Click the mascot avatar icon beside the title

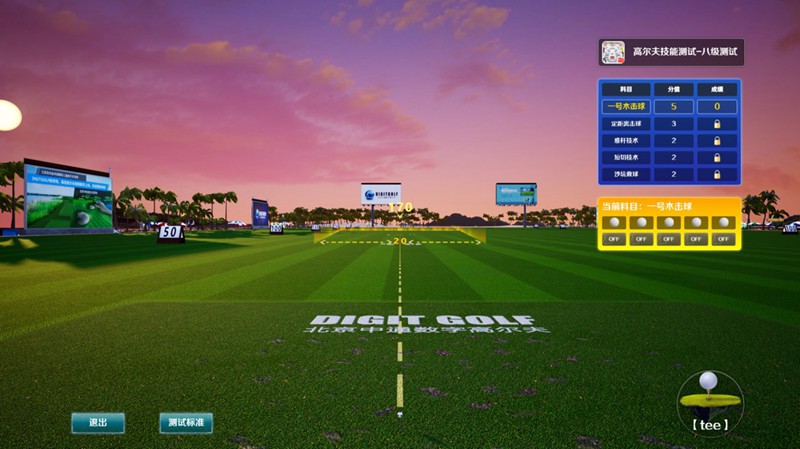613,52
